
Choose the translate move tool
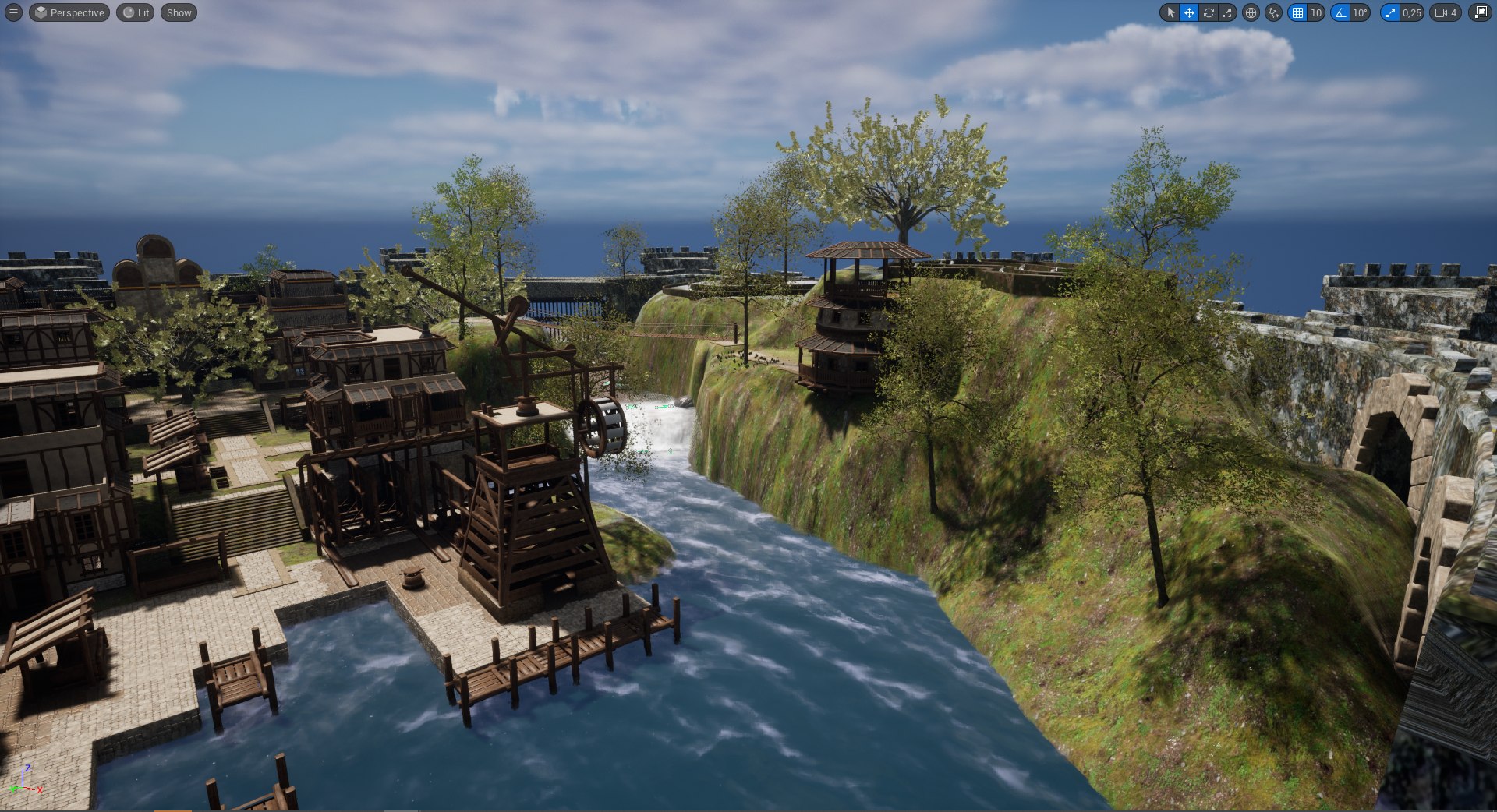pos(1189,12)
